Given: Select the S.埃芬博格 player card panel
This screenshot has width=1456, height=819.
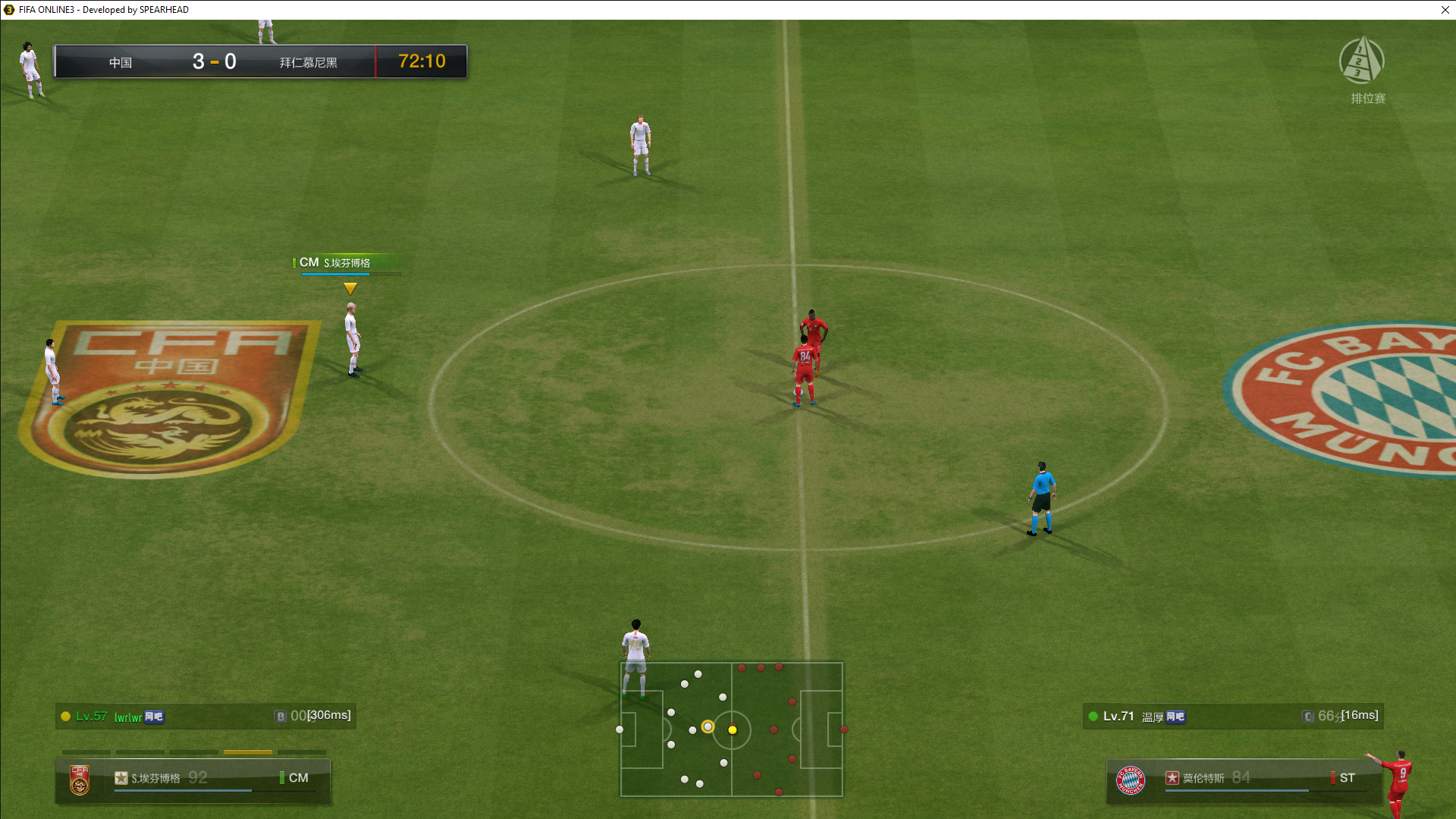Looking at the screenshot, I should [x=193, y=779].
